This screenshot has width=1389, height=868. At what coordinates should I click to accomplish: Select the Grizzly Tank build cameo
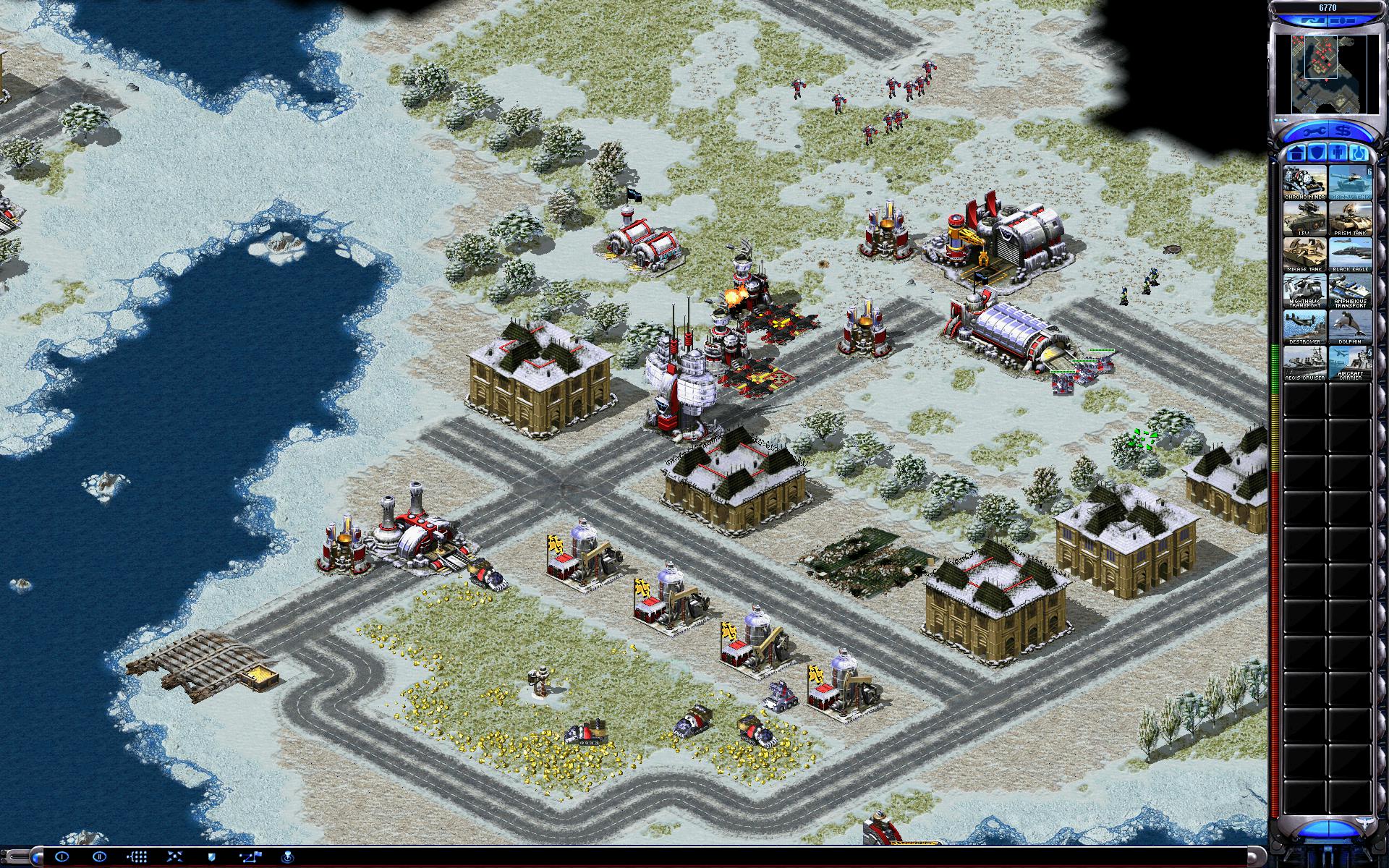pyautogui.click(x=1349, y=182)
